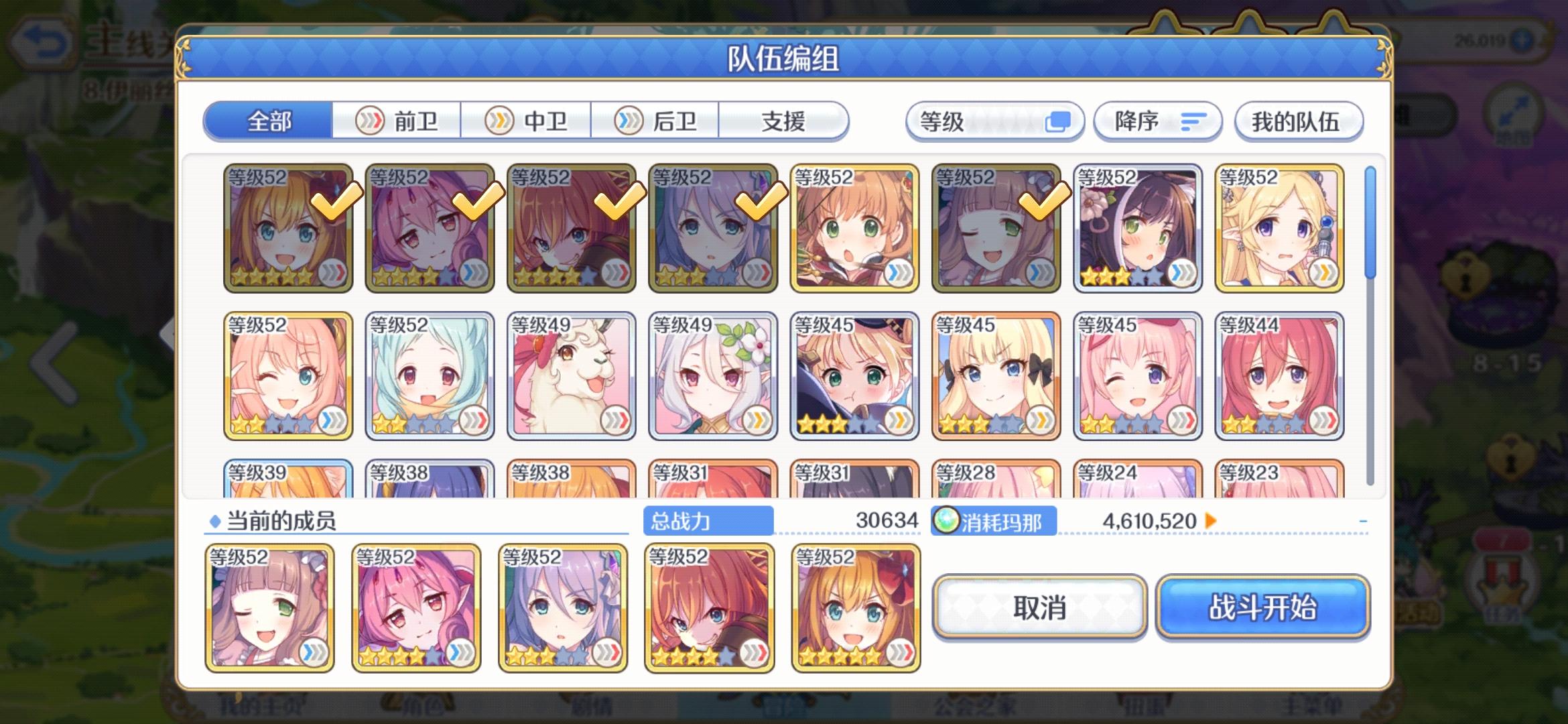Open the 等级 level sorting dropdown

(x=995, y=121)
